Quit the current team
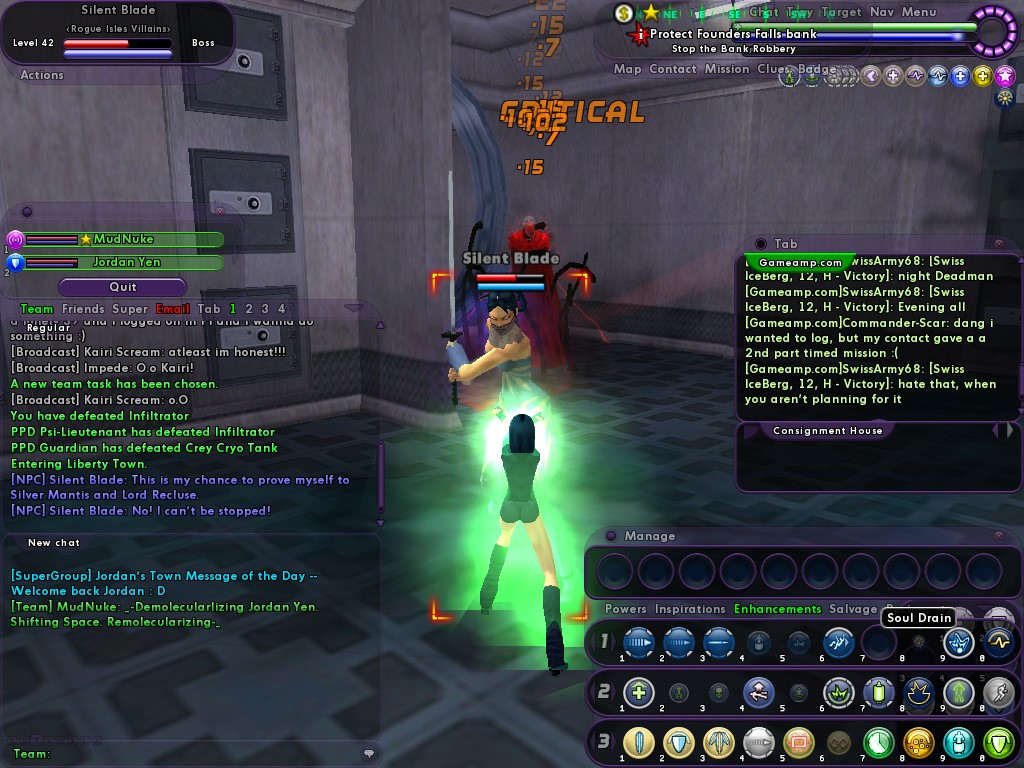This screenshot has width=1024, height=768. (x=123, y=287)
